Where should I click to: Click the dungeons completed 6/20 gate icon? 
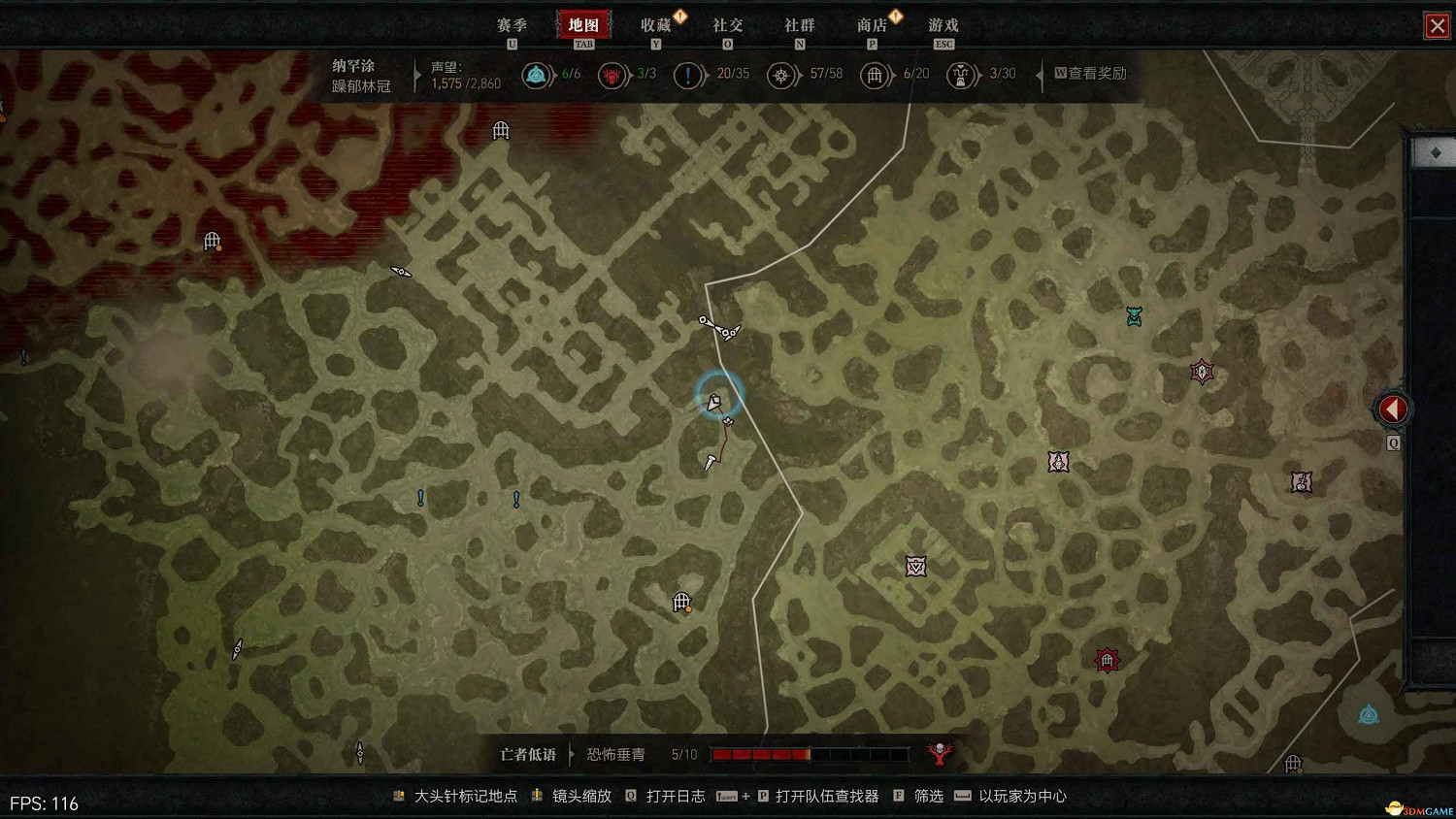[875, 75]
